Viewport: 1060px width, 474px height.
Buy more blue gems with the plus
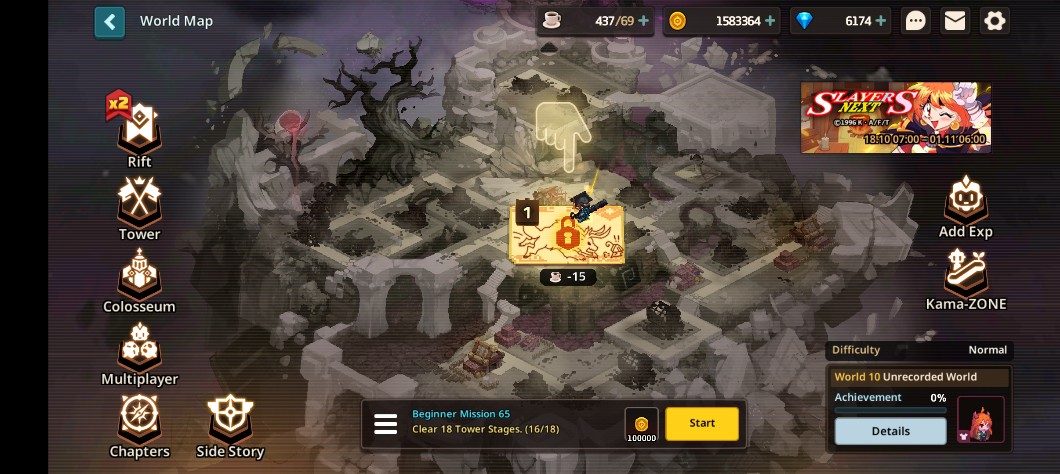pos(881,21)
